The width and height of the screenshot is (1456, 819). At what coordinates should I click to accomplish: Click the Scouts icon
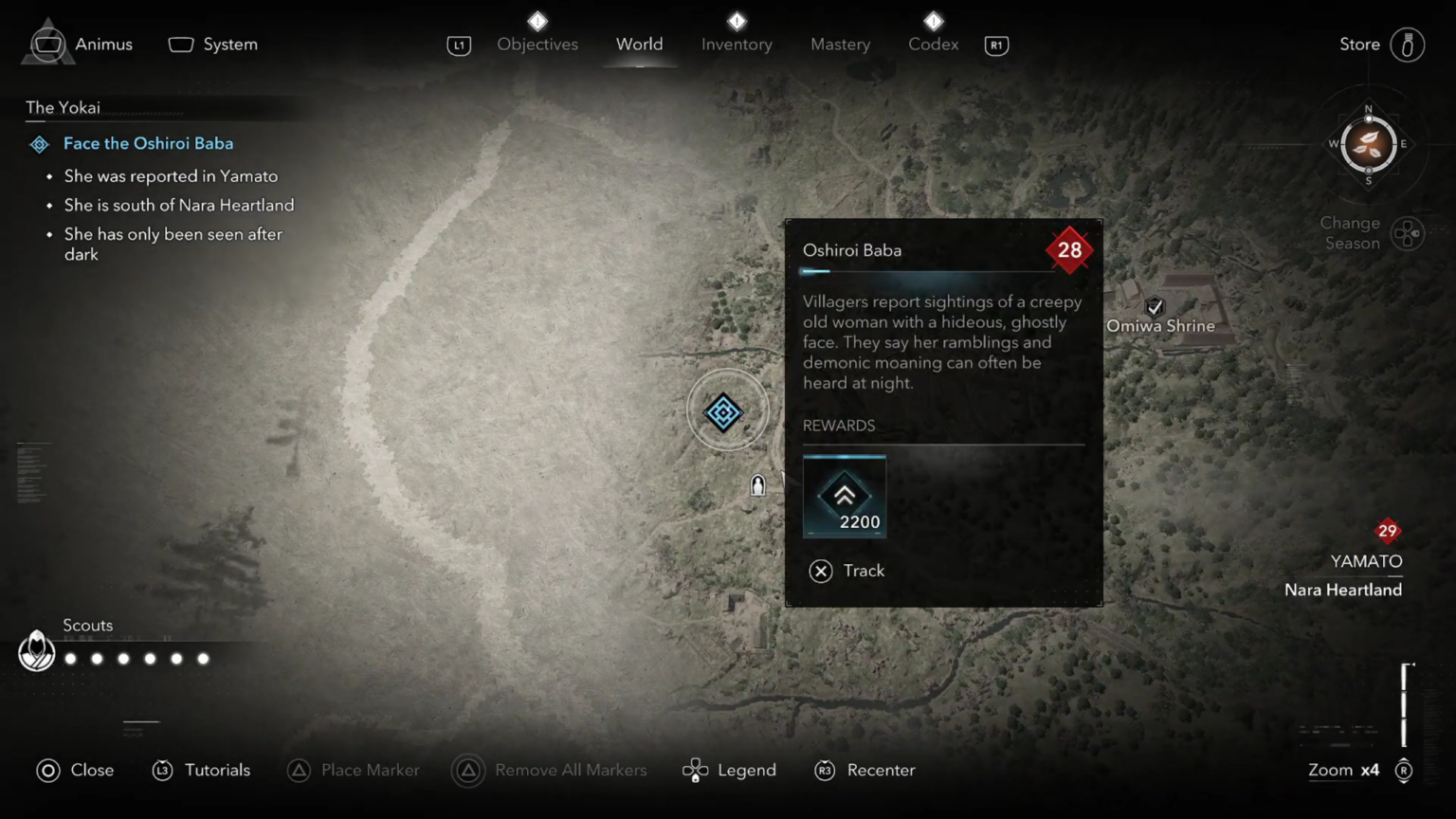coord(36,651)
